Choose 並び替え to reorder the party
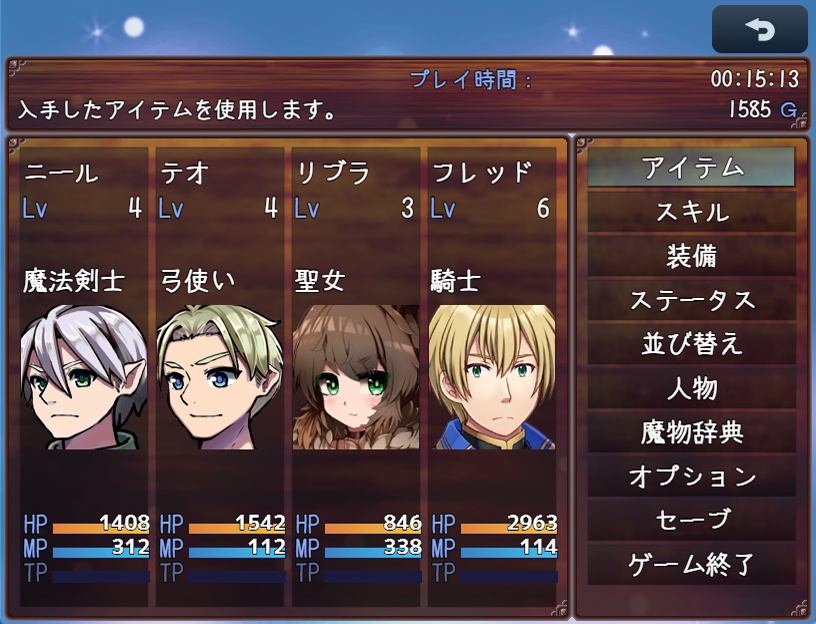This screenshot has width=816, height=624. 691,344
